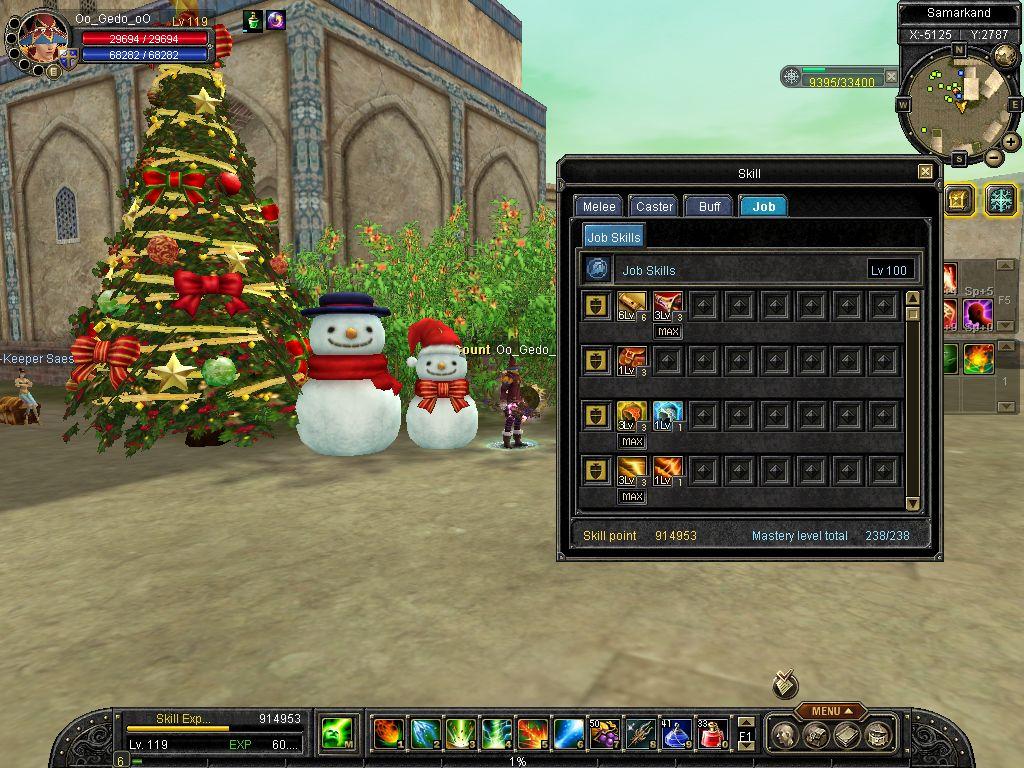Click the character portrait of Oo_Gedo_oO

coord(41,40)
